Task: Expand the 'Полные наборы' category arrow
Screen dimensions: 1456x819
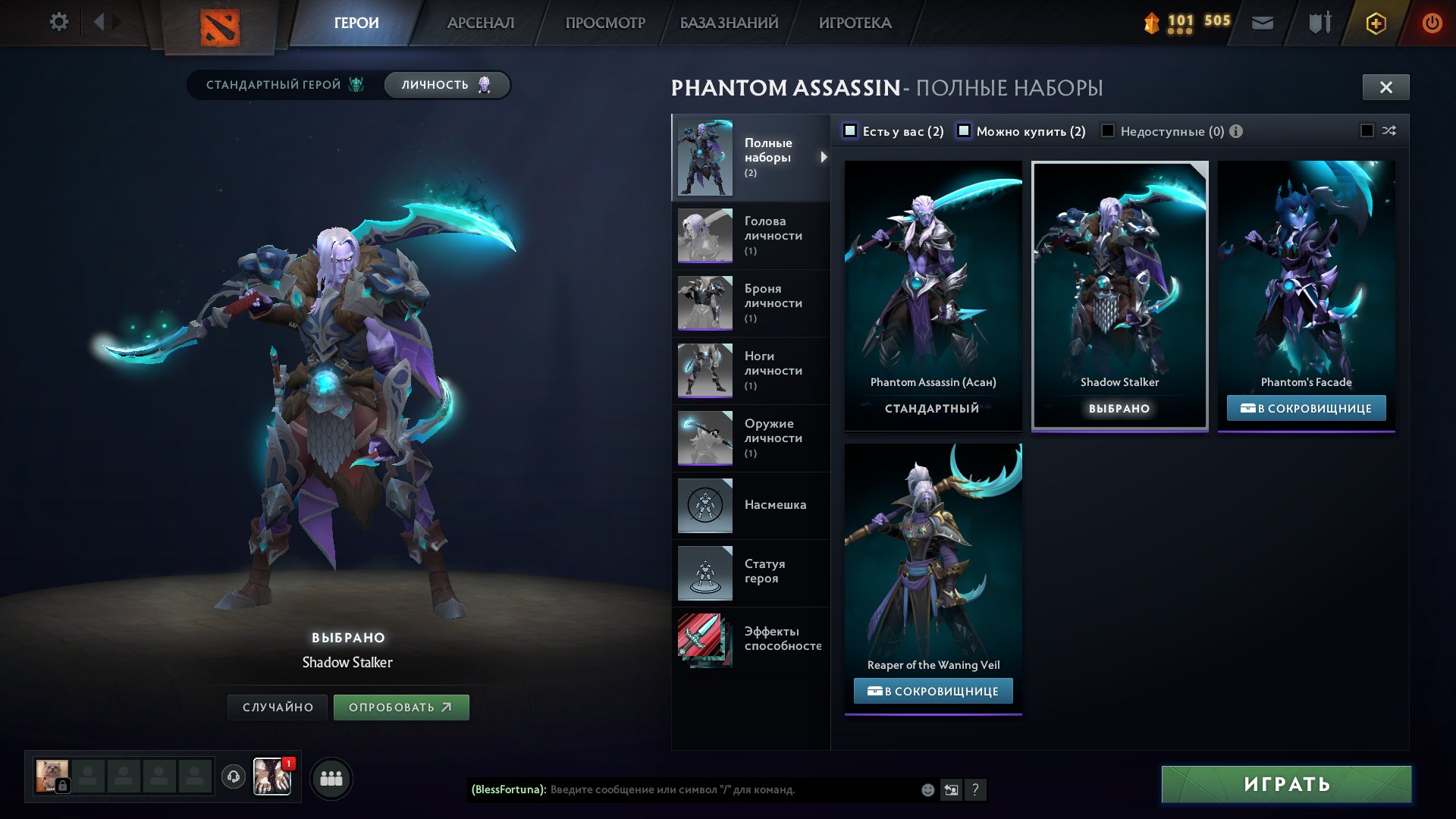Action: pyautogui.click(x=824, y=156)
